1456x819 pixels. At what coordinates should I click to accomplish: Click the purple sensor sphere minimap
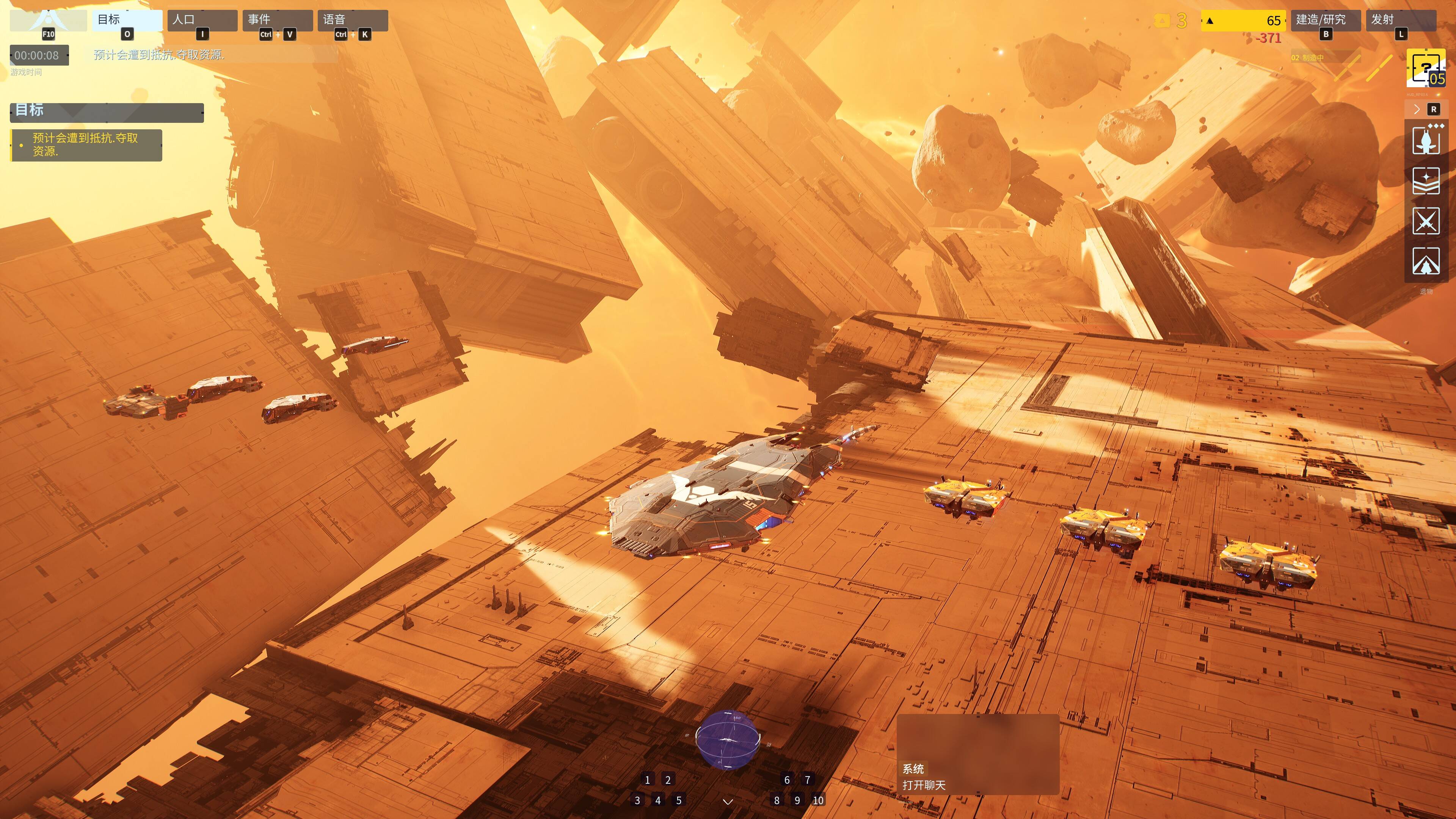pyautogui.click(x=728, y=739)
